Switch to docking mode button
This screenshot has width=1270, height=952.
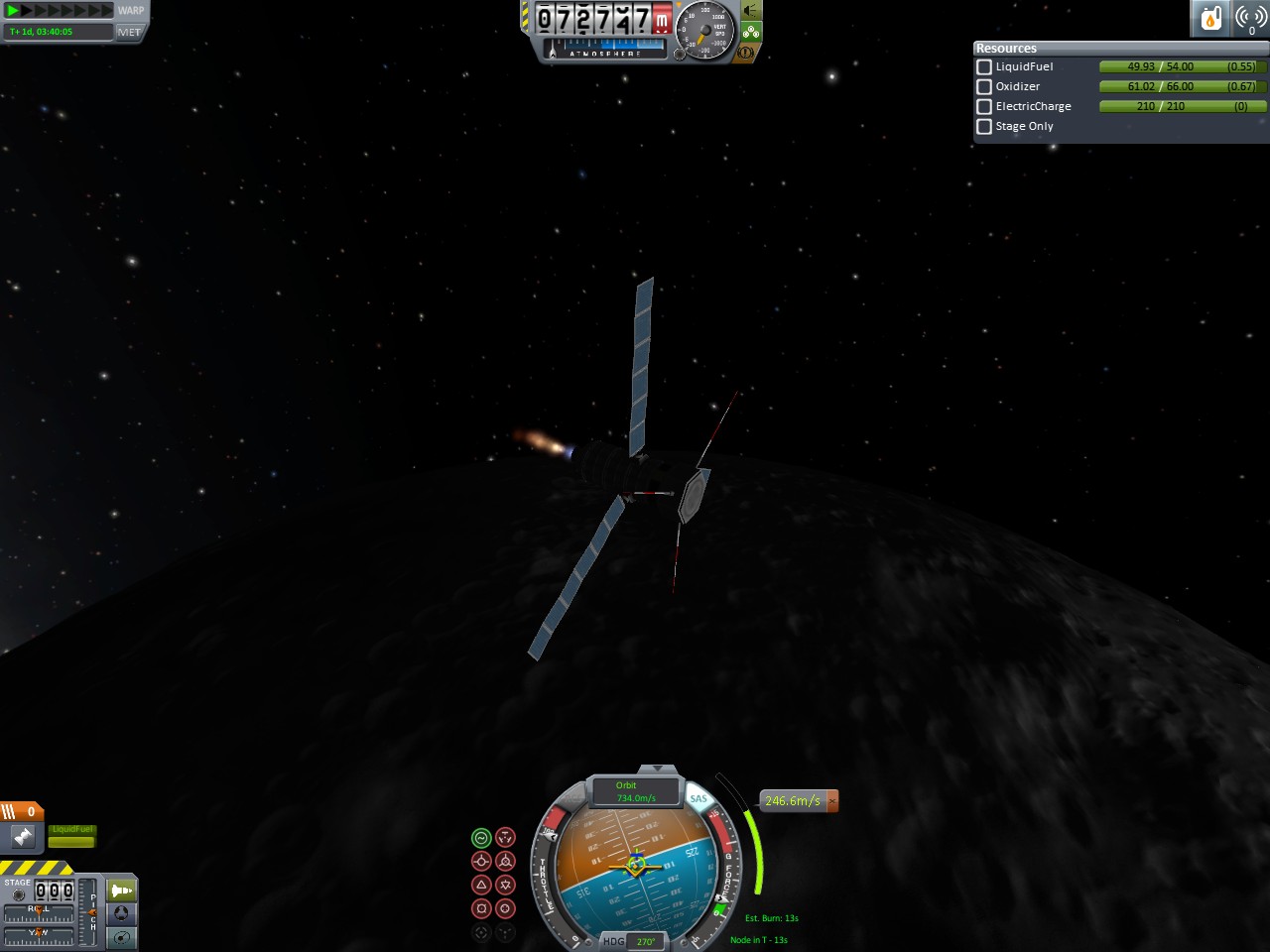click(121, 913)
